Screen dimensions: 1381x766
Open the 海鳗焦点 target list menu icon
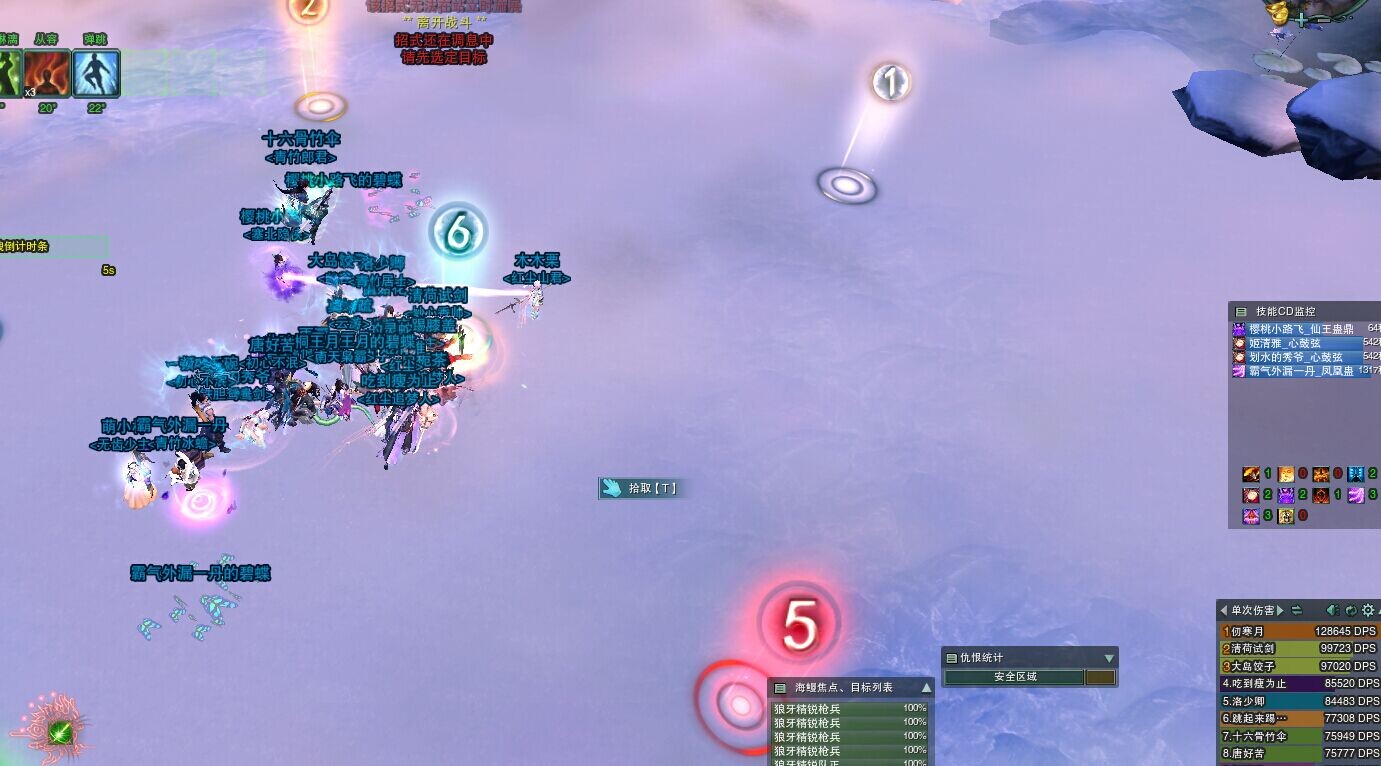[x=780, y=688]
